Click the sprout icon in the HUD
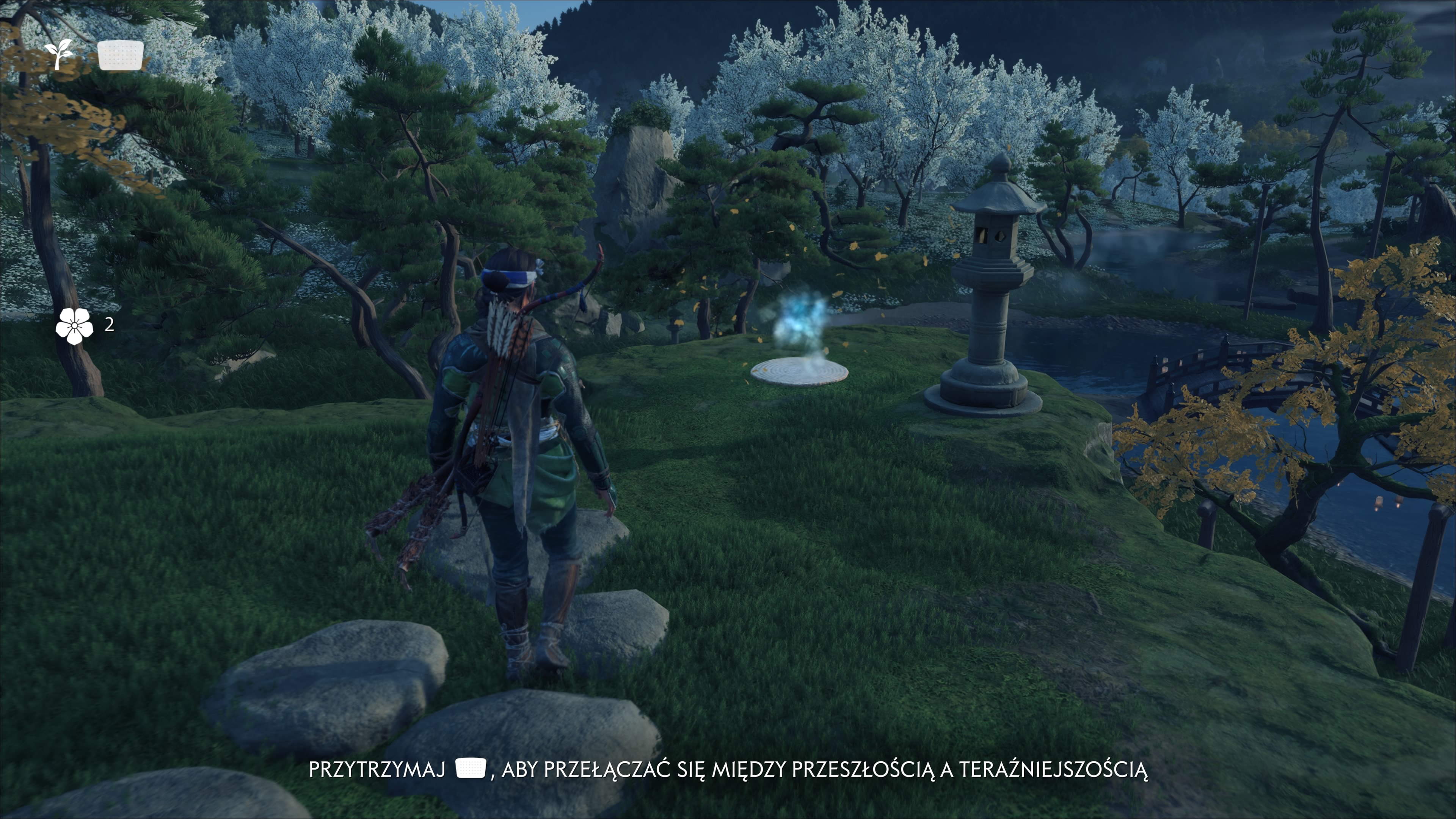The height and width of the screenshot is (819, 1456). pyautogui.click(x=59, y=54)
